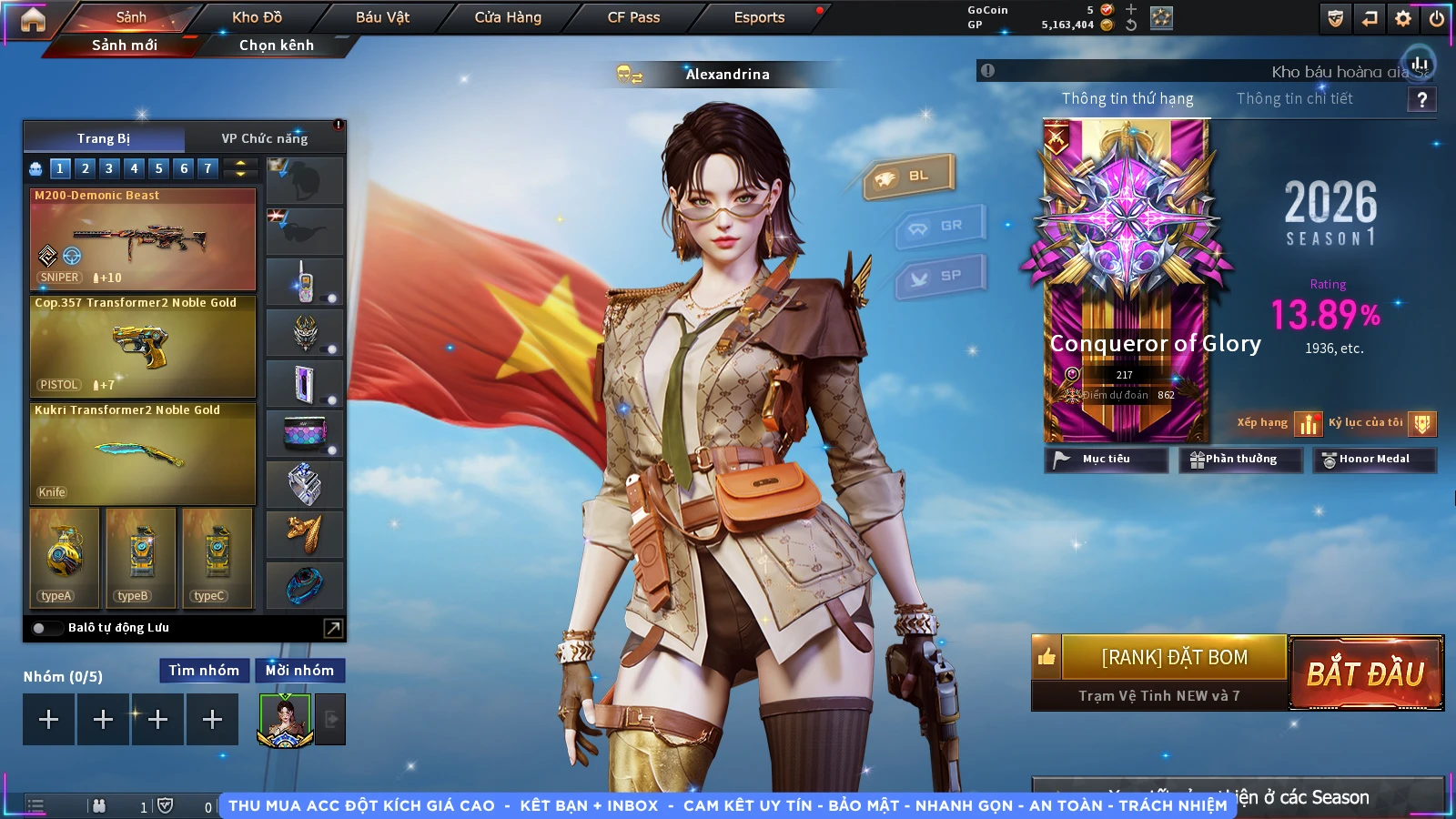Switch to backpack number 3
The image size is (1456, 819).
109,168
